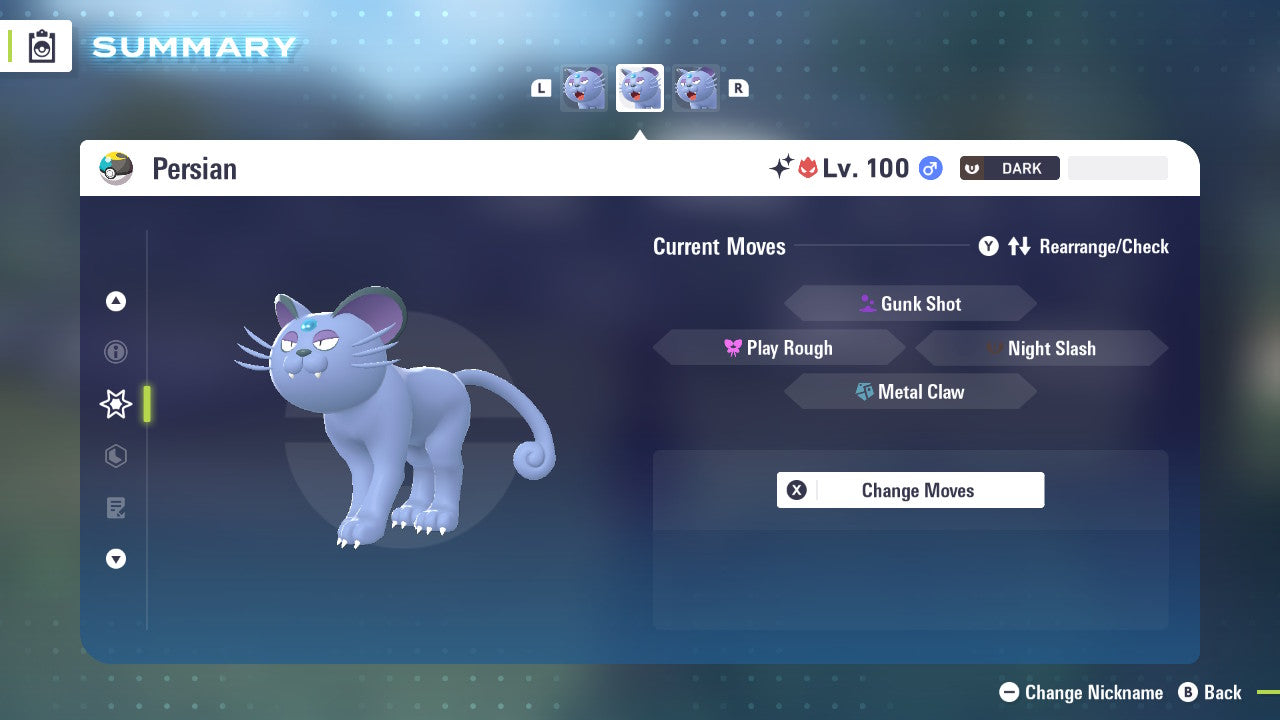This screenshot has height=720, width=1280.
Task: Click the shield icon in the sidebar
Action: click(115, 456)
